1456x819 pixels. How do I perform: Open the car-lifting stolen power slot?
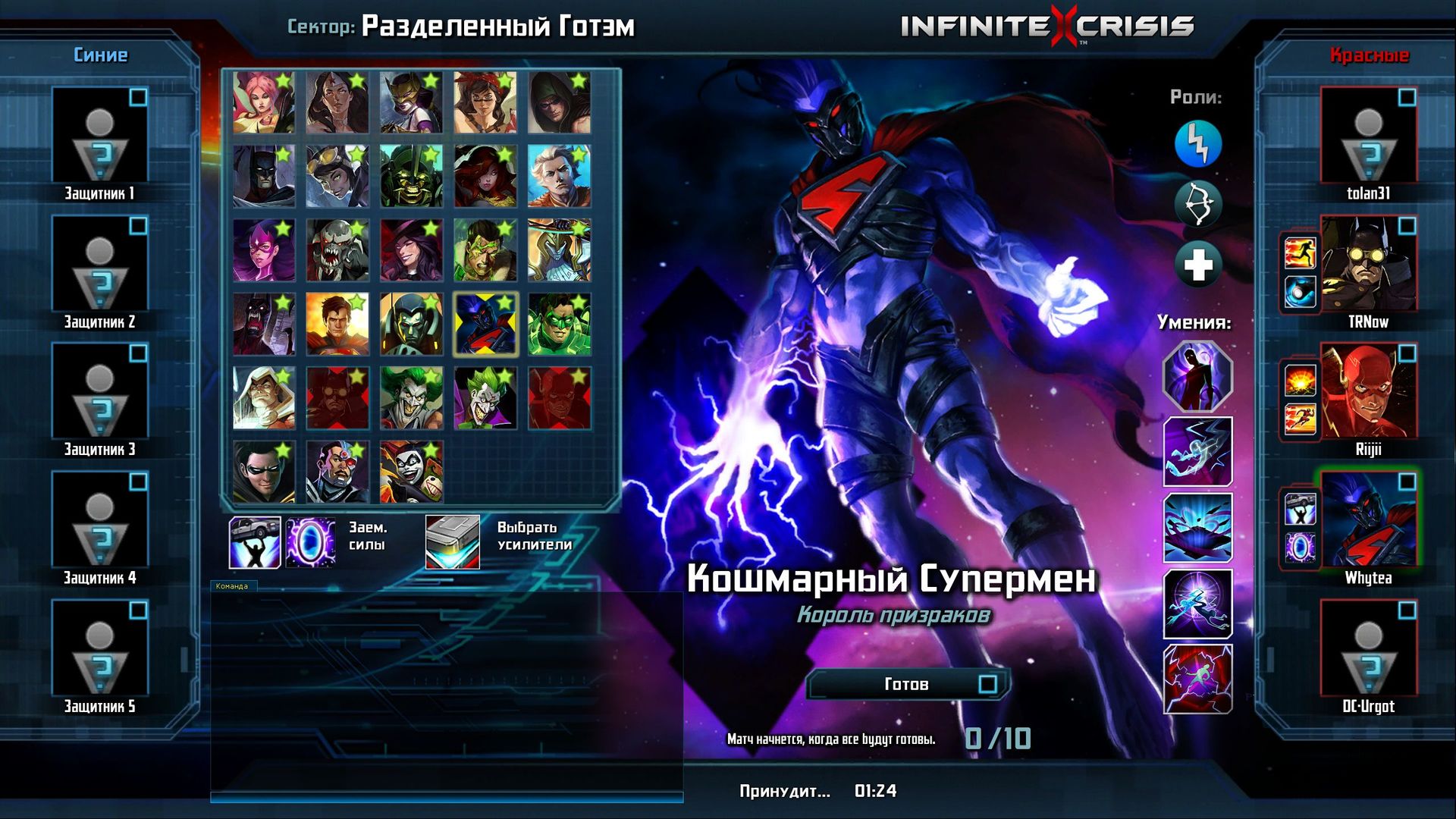[255, 542]
